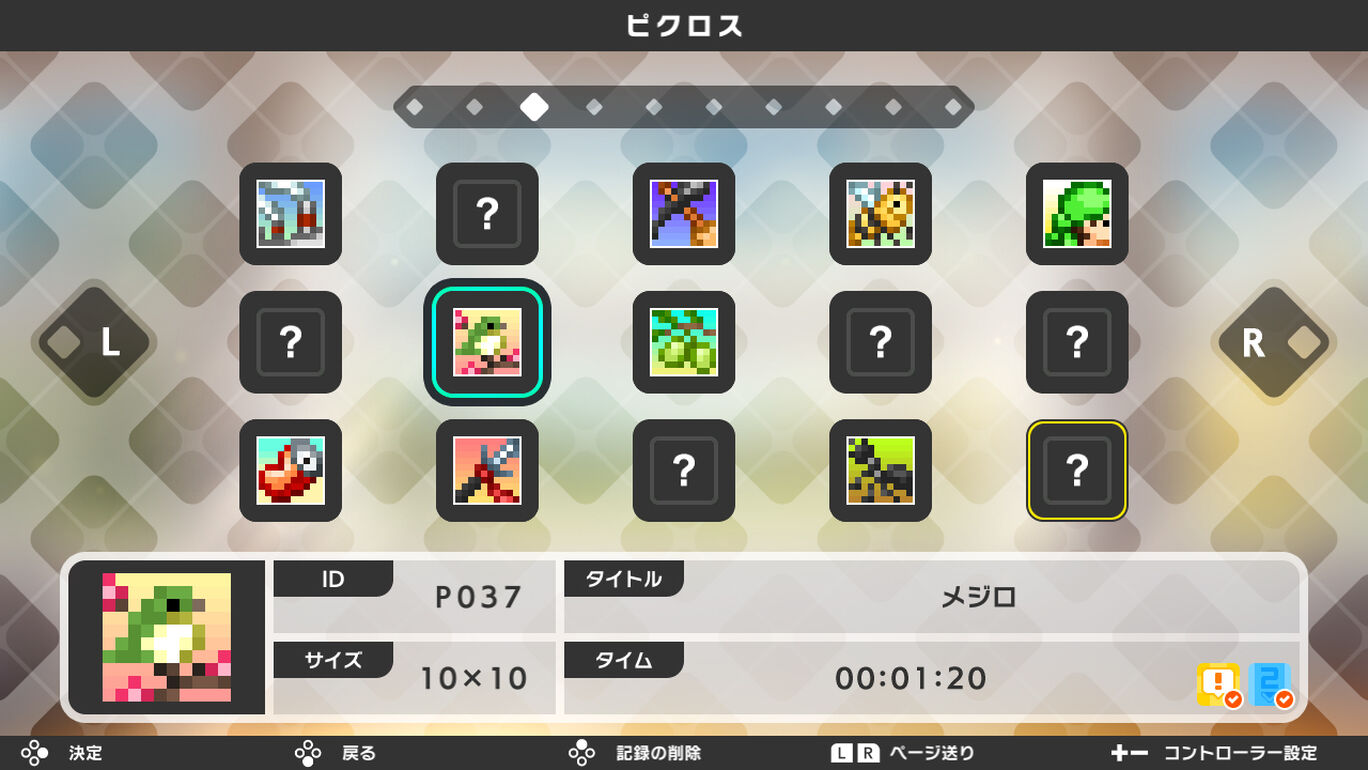Open the yellow-highlighted unsolved ? puzzle
This screenshot has height=770, width=1368.
(x=1077, y=471)
